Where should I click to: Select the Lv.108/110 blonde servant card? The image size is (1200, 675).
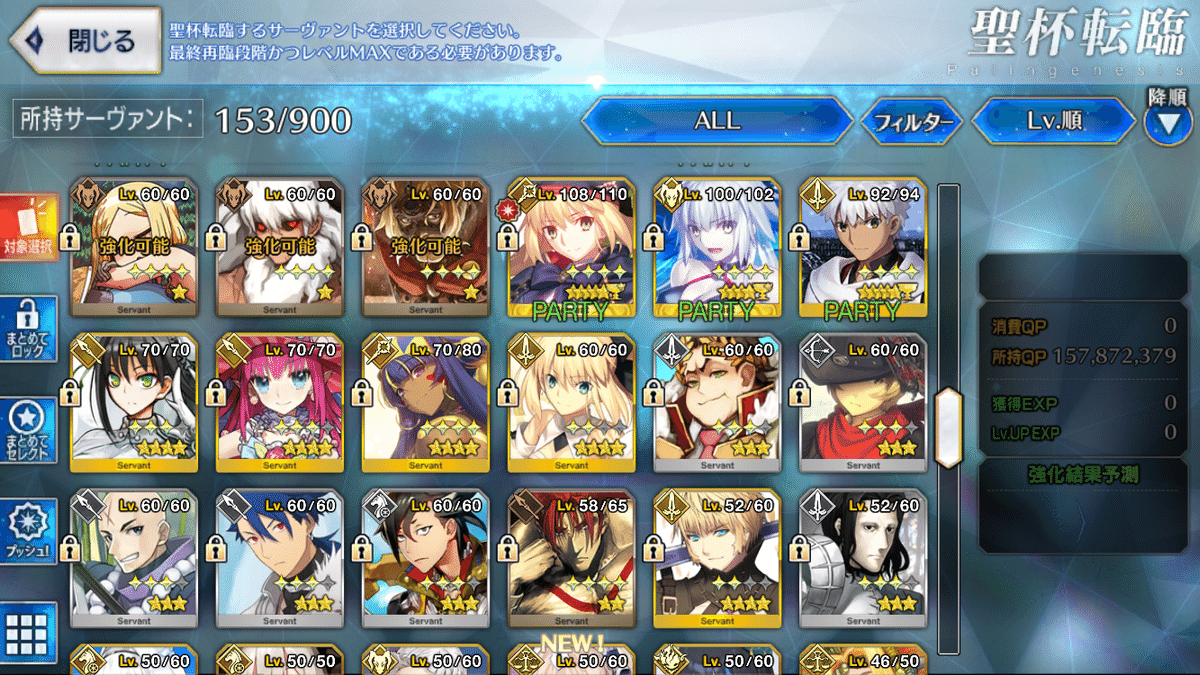(571, 249)
